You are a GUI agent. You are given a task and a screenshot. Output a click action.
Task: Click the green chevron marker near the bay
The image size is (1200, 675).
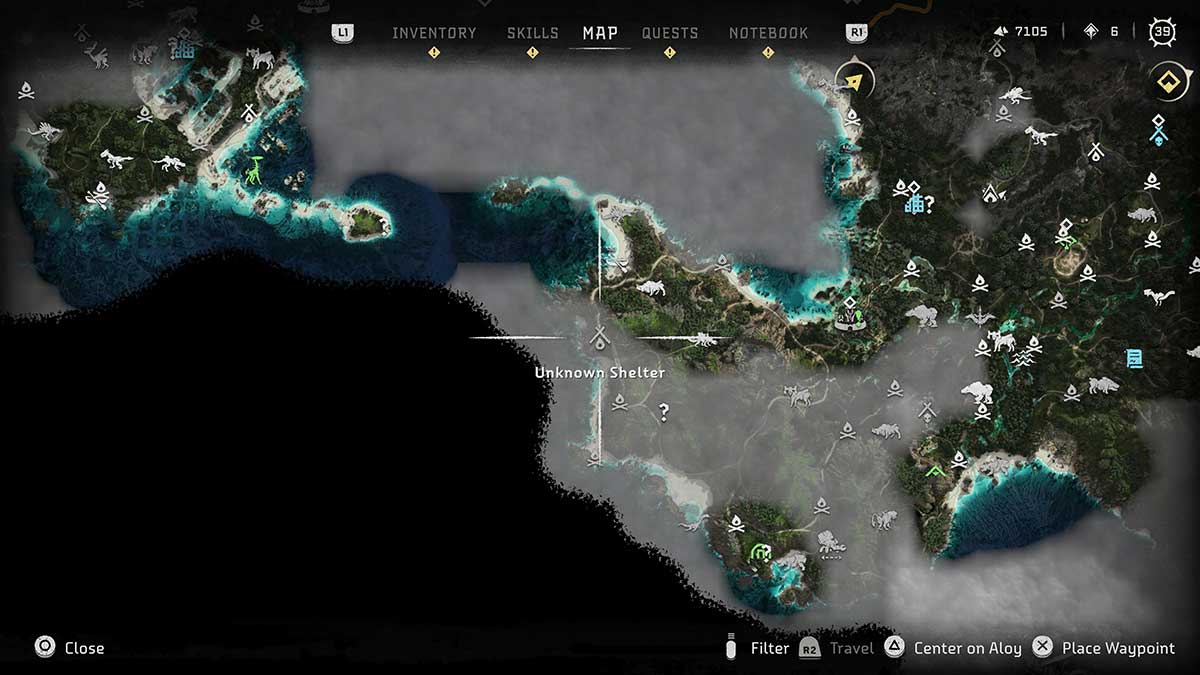pos(935,470)
